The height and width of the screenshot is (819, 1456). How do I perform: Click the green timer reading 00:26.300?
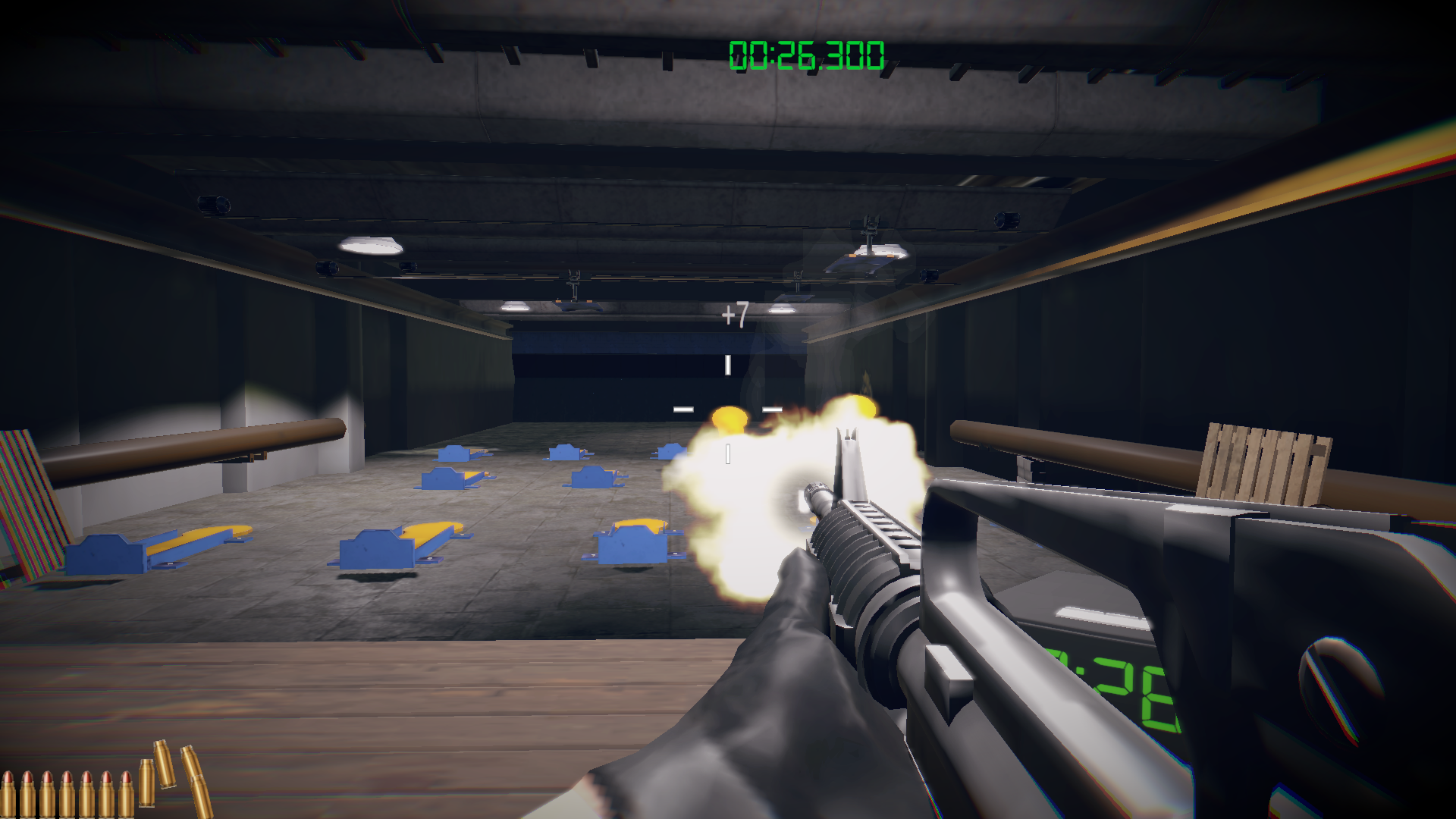tap(806, 53)
